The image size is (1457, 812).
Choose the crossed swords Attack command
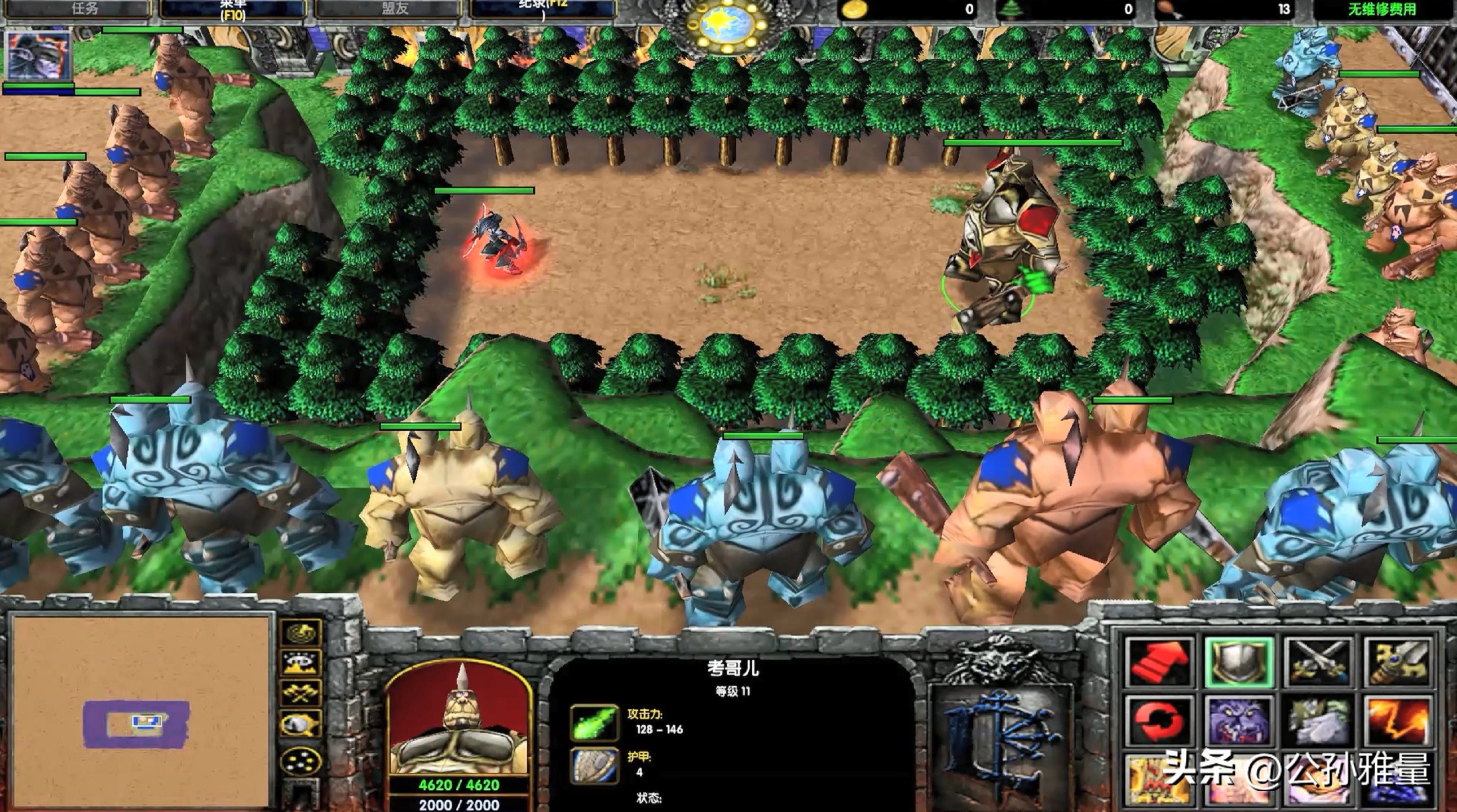[x=1318, y=660]
